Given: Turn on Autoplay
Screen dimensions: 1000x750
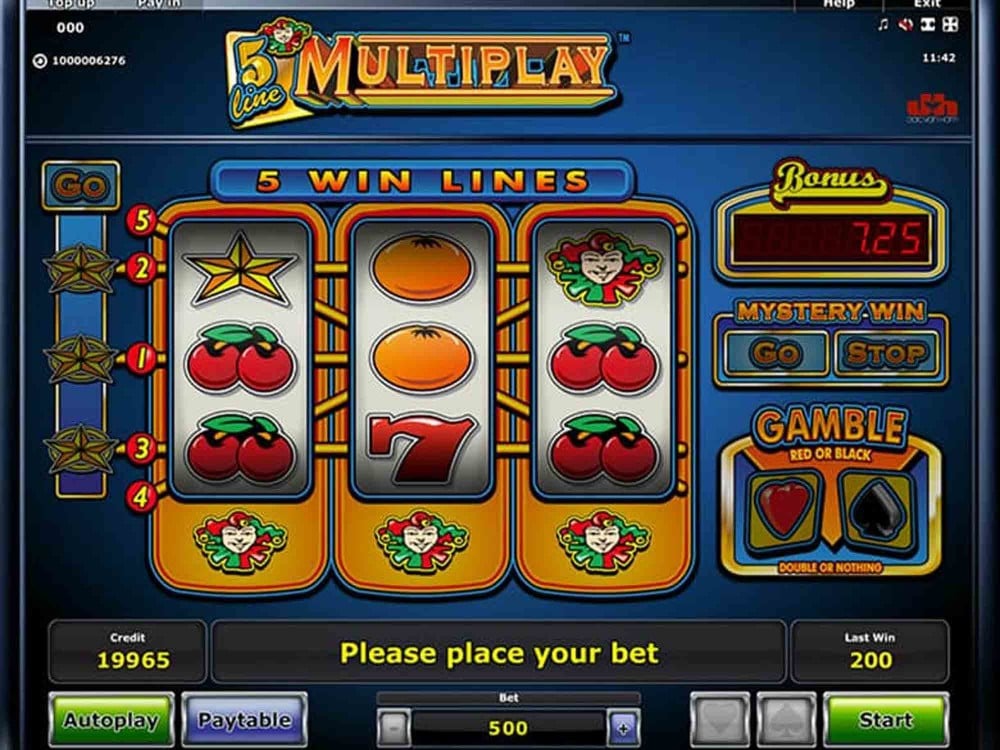Looking at the screenshot, I should 111,719.
